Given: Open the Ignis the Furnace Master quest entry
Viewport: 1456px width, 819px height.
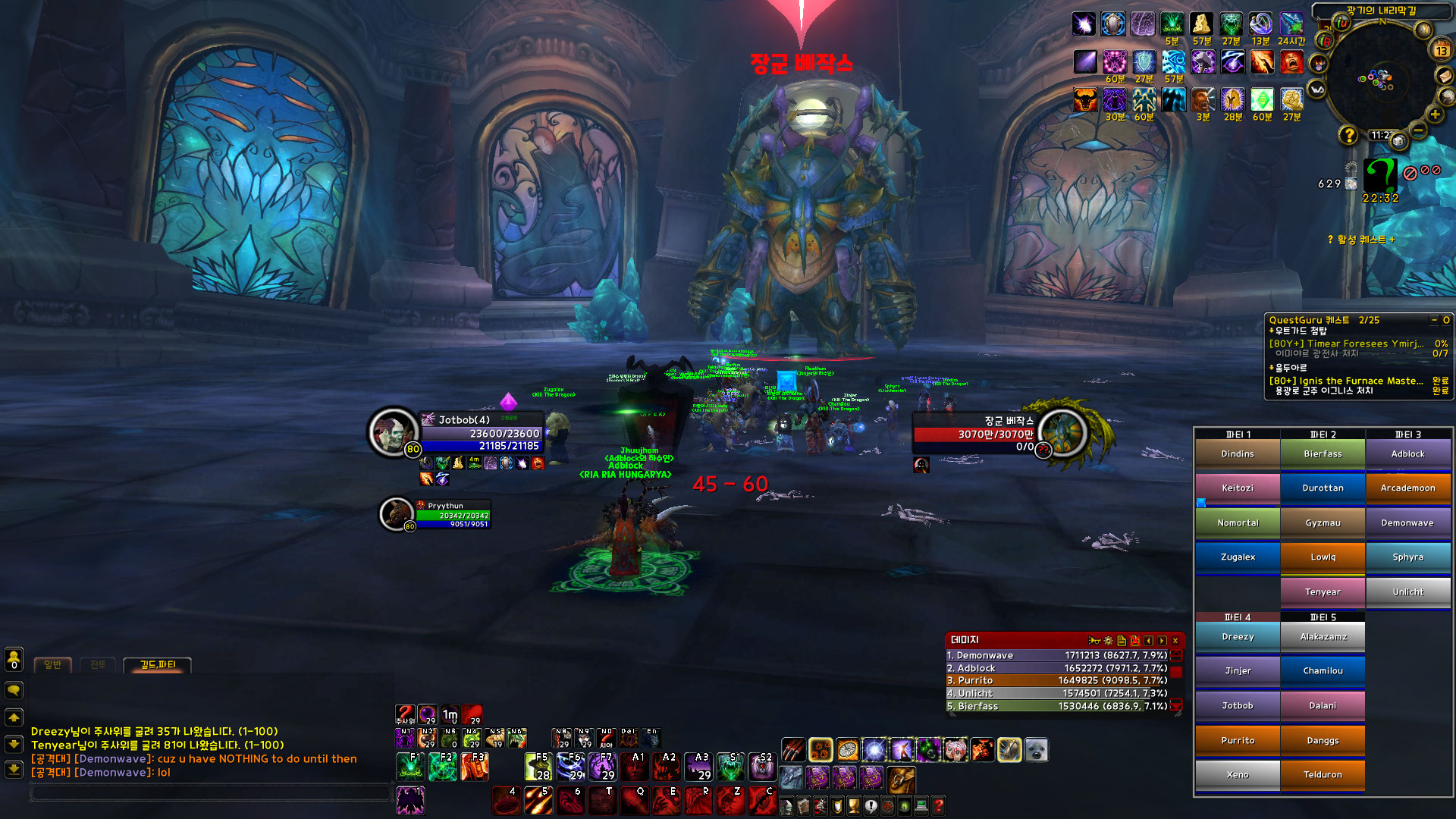Looking at the screenshot, I should [x=1346, y=381].
